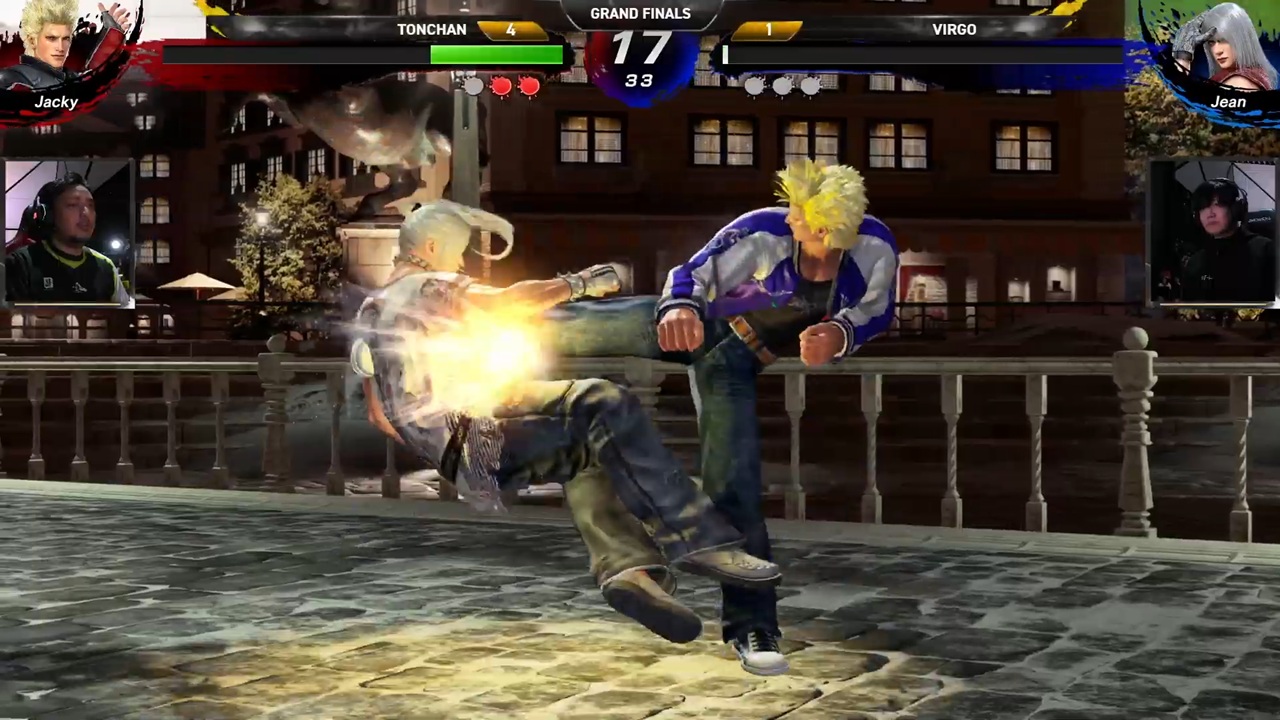
Task: Click the Jacky character portrait
Action: pos(62,52)
